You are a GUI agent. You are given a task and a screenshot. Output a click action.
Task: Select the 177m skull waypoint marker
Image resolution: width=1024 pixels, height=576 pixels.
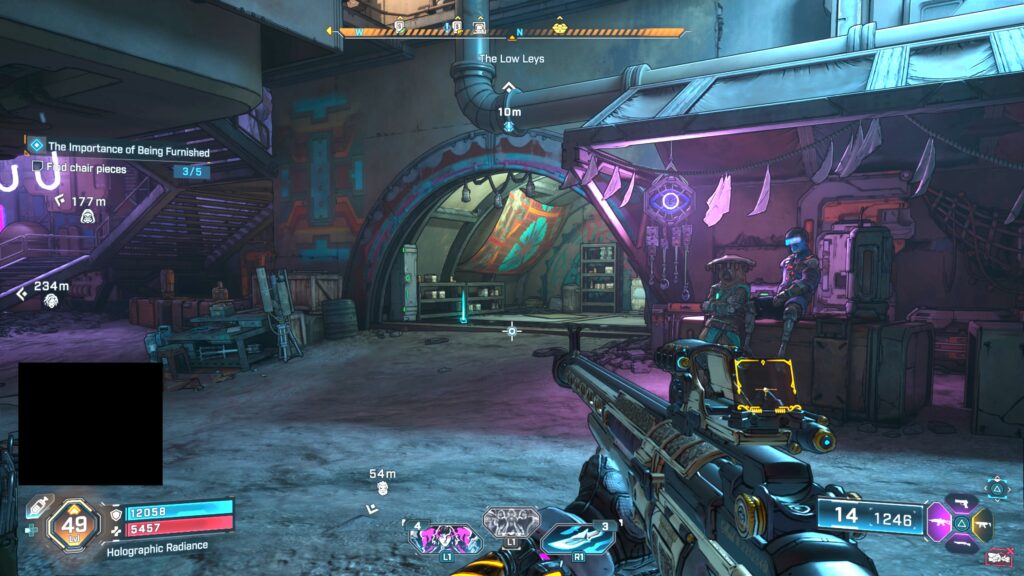tap(87, 216)
